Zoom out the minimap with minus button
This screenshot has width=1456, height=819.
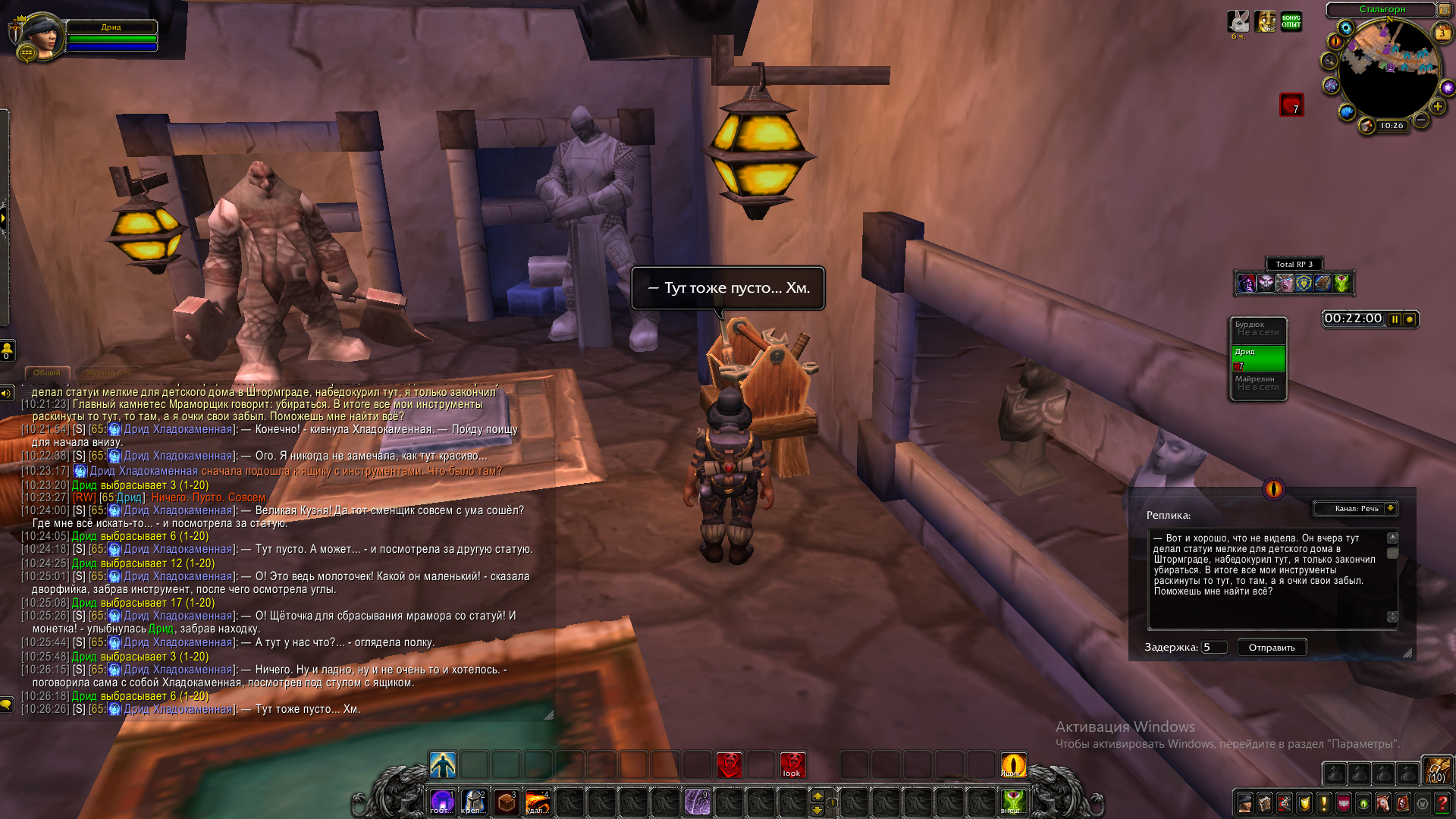[1421, 120]
